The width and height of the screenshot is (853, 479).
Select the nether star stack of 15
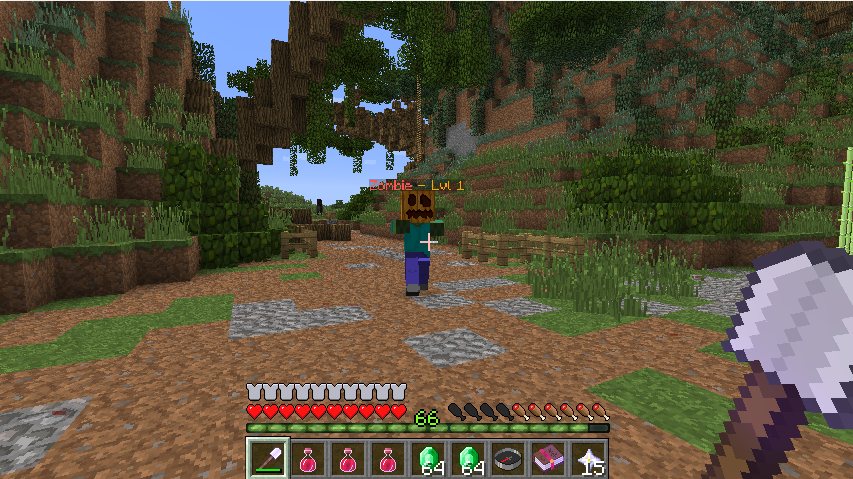[x=588, y=458]
